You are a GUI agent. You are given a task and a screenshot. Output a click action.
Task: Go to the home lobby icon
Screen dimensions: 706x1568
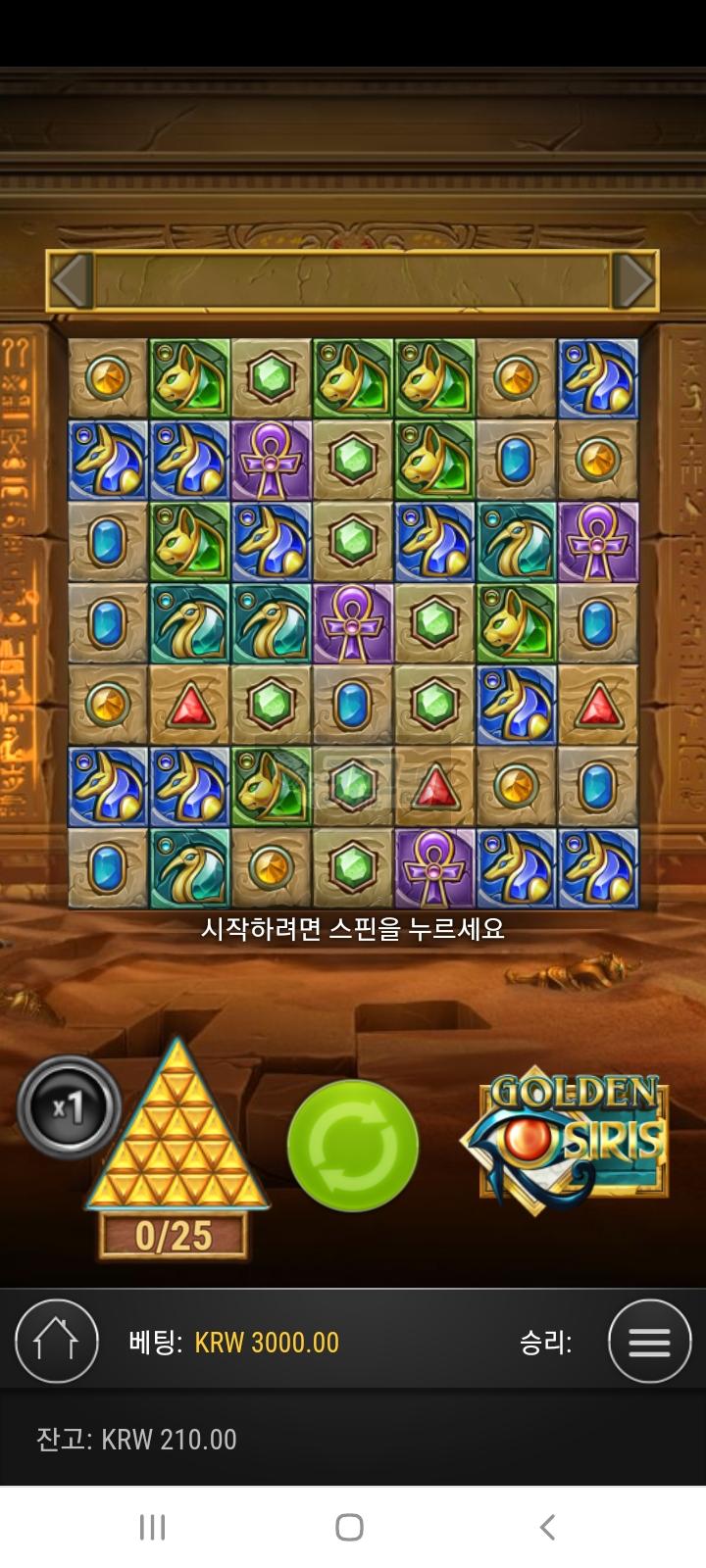pyautogui.click(x=57, y=1342)
